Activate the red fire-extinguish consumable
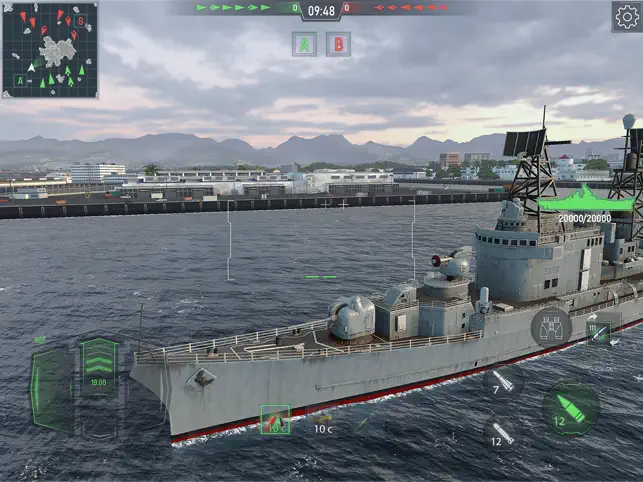This screenshot has width=643, height=482. [x=274, y=420]
